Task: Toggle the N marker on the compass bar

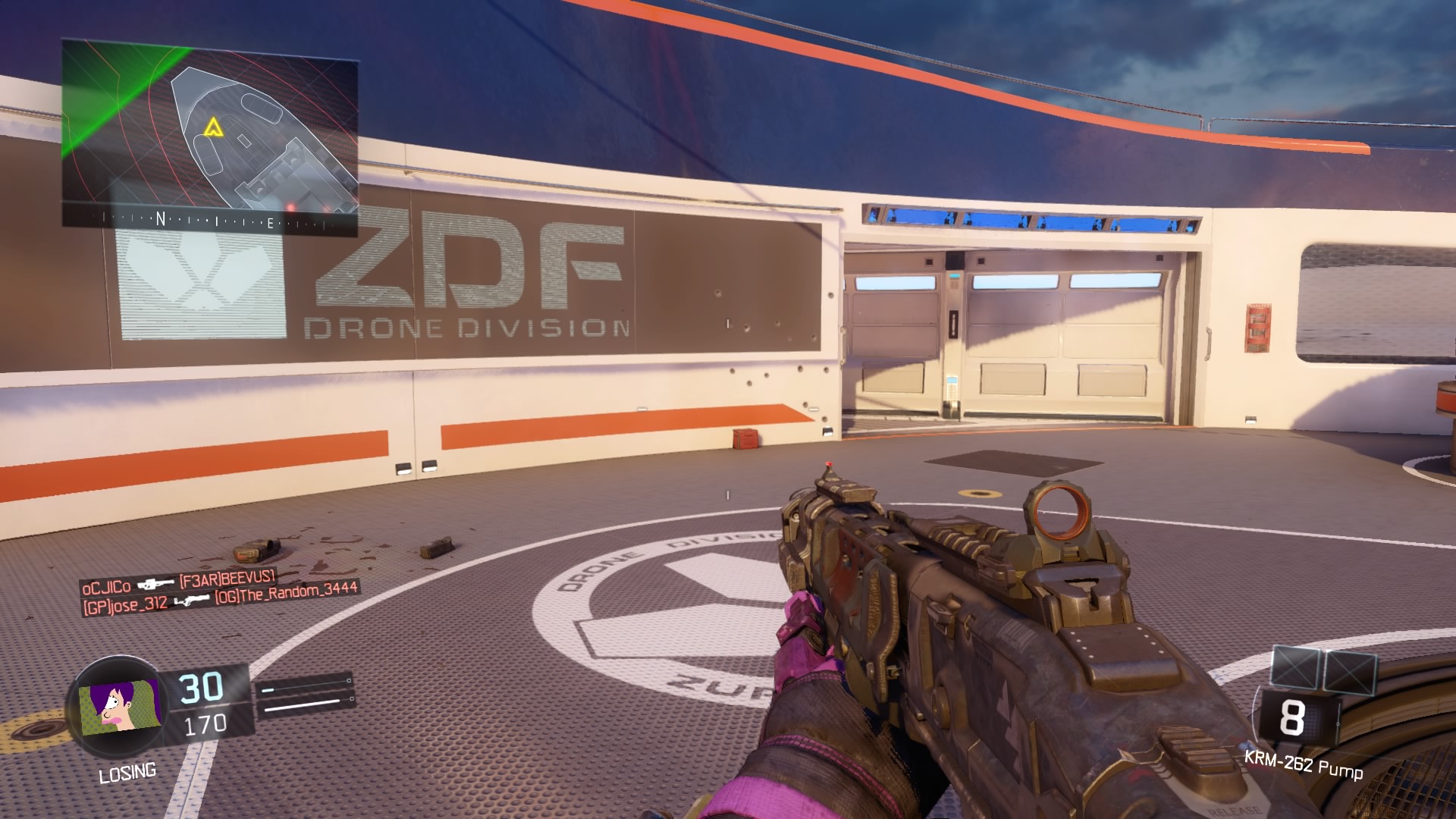Action: click(161, 219)
